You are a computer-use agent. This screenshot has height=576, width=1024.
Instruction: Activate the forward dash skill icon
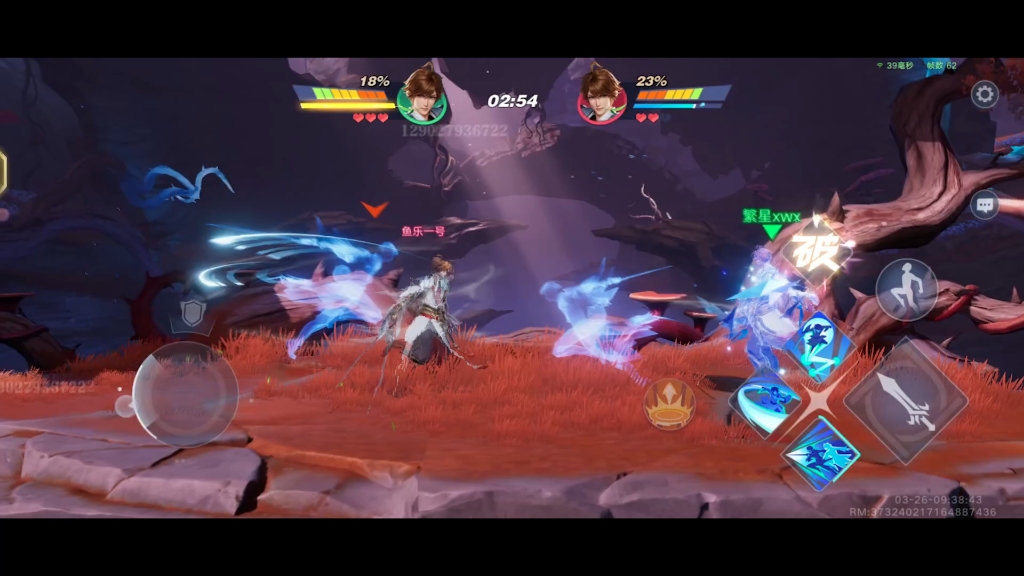[819, 453]
